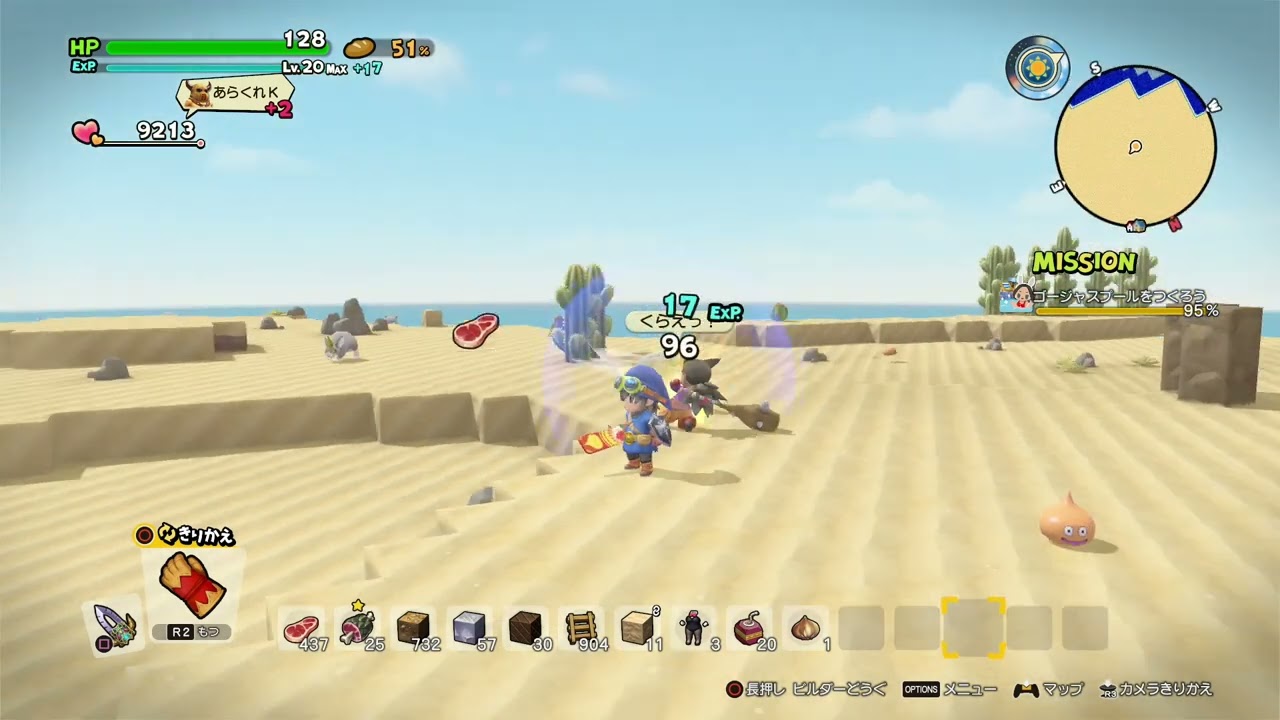Image resolution: width=1280 pixels, height=720 pixels.
Task: Open the circular desert minimap
Action: (x=1135, y=148)
